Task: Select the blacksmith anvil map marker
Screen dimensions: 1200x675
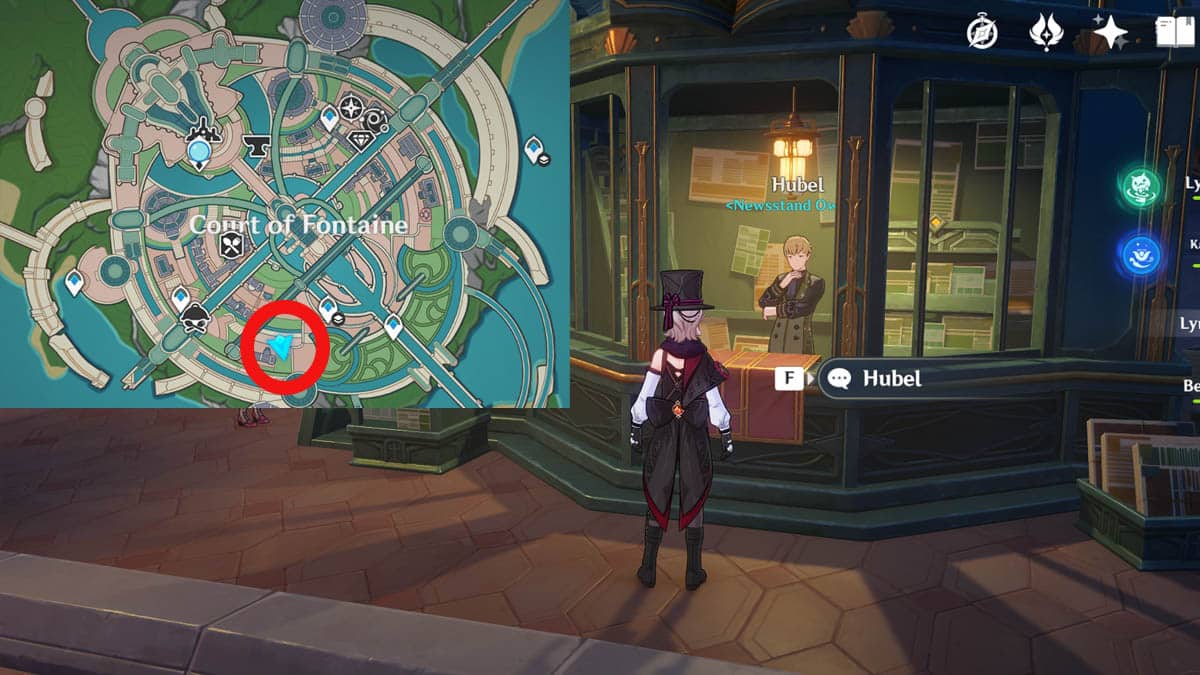Action: [256, 148]
